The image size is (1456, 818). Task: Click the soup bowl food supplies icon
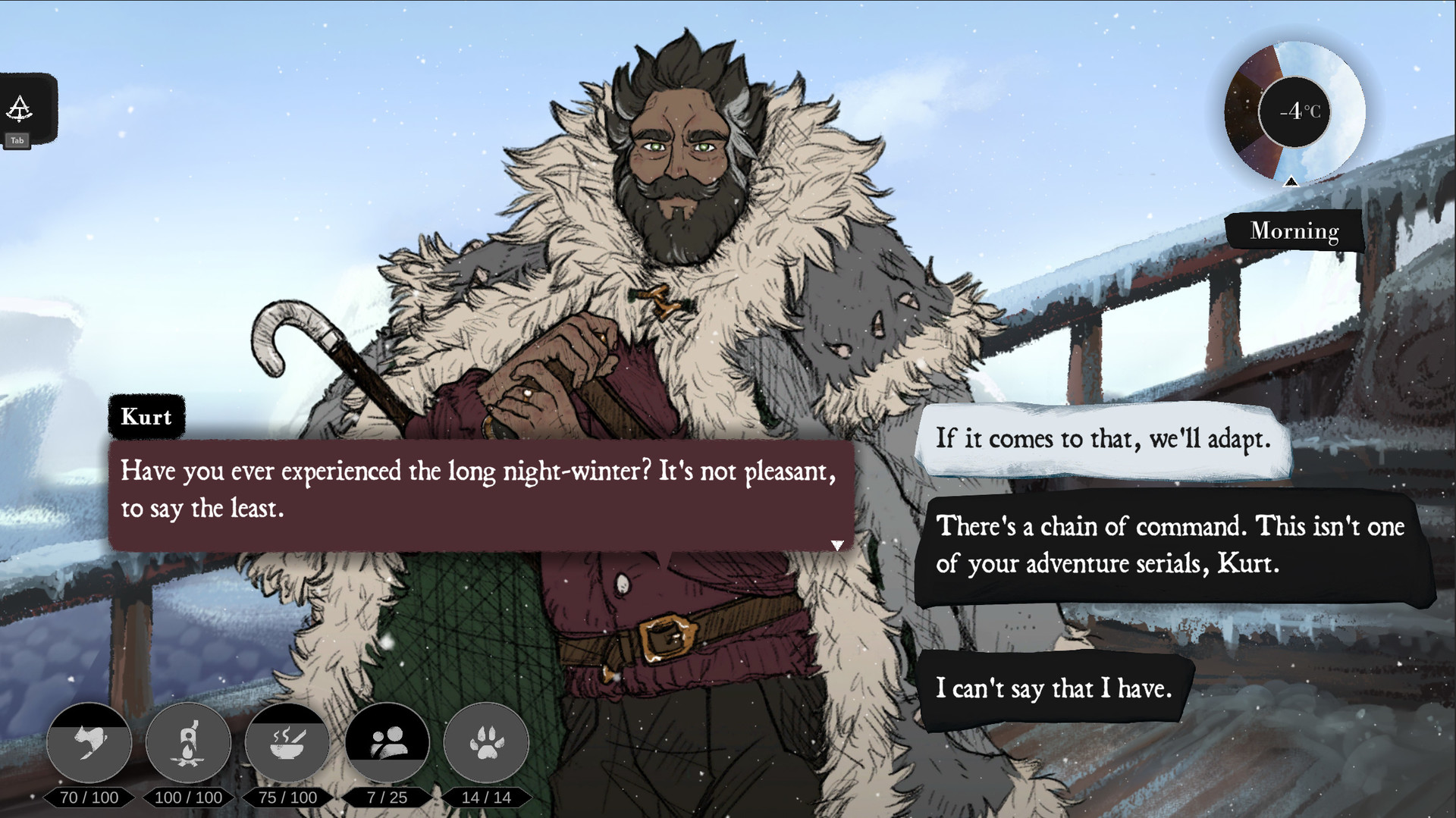coord(287,743)
